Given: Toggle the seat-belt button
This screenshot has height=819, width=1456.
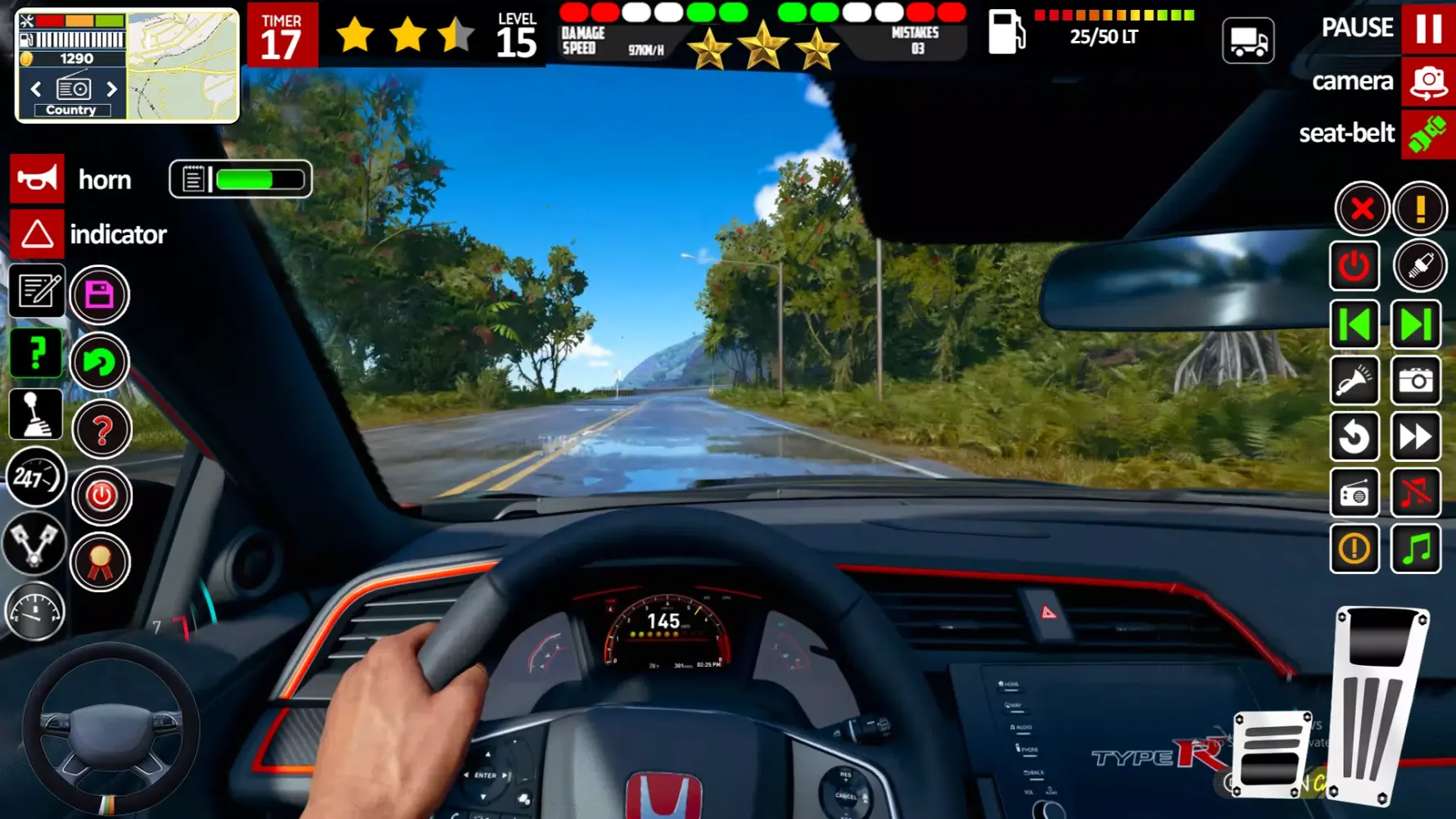Looking at the screenshot, I should tap(1428, 133).
